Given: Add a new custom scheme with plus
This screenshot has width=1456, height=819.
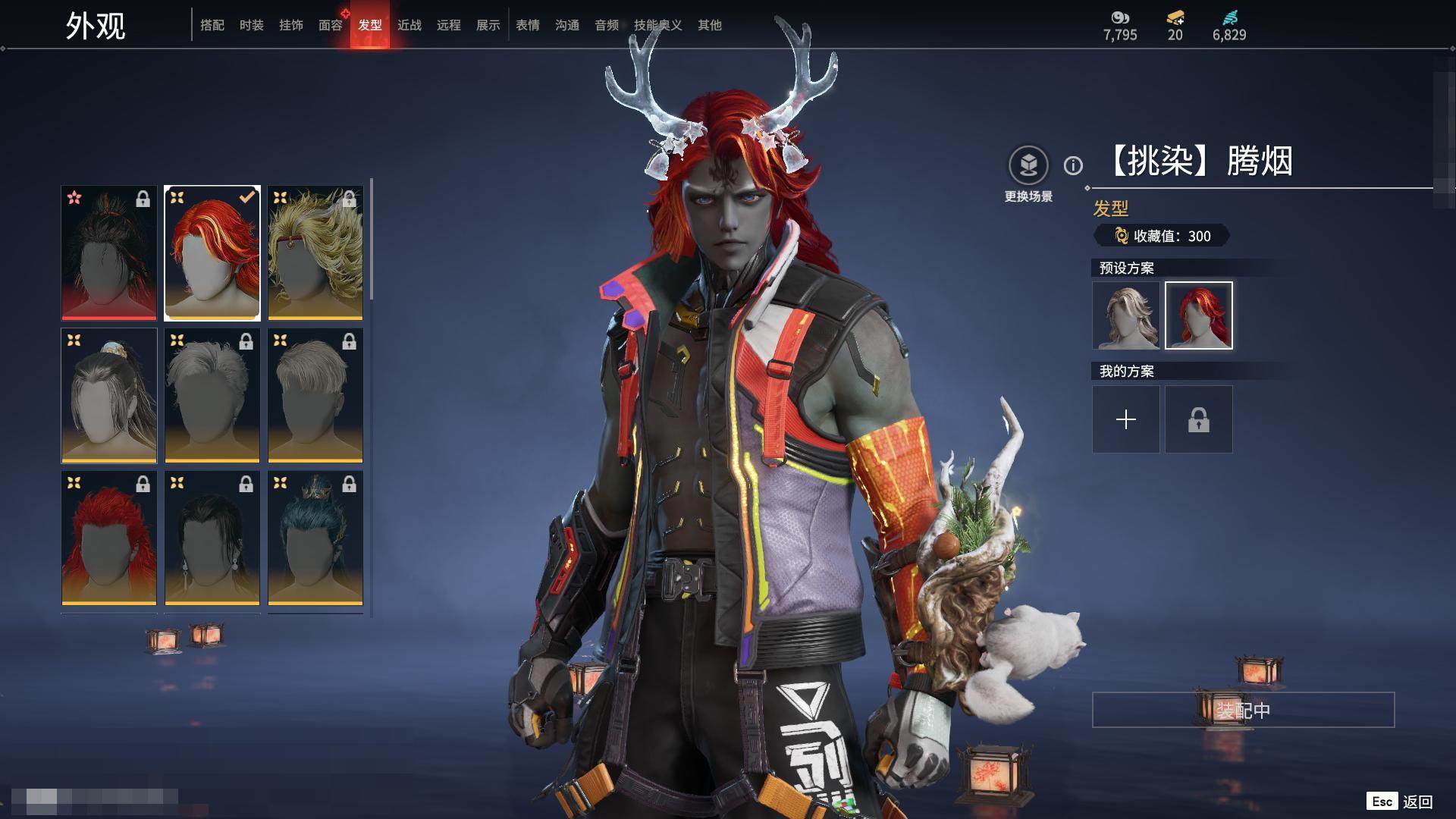Looking at the screenshot, I should [x=1126, y=419].
